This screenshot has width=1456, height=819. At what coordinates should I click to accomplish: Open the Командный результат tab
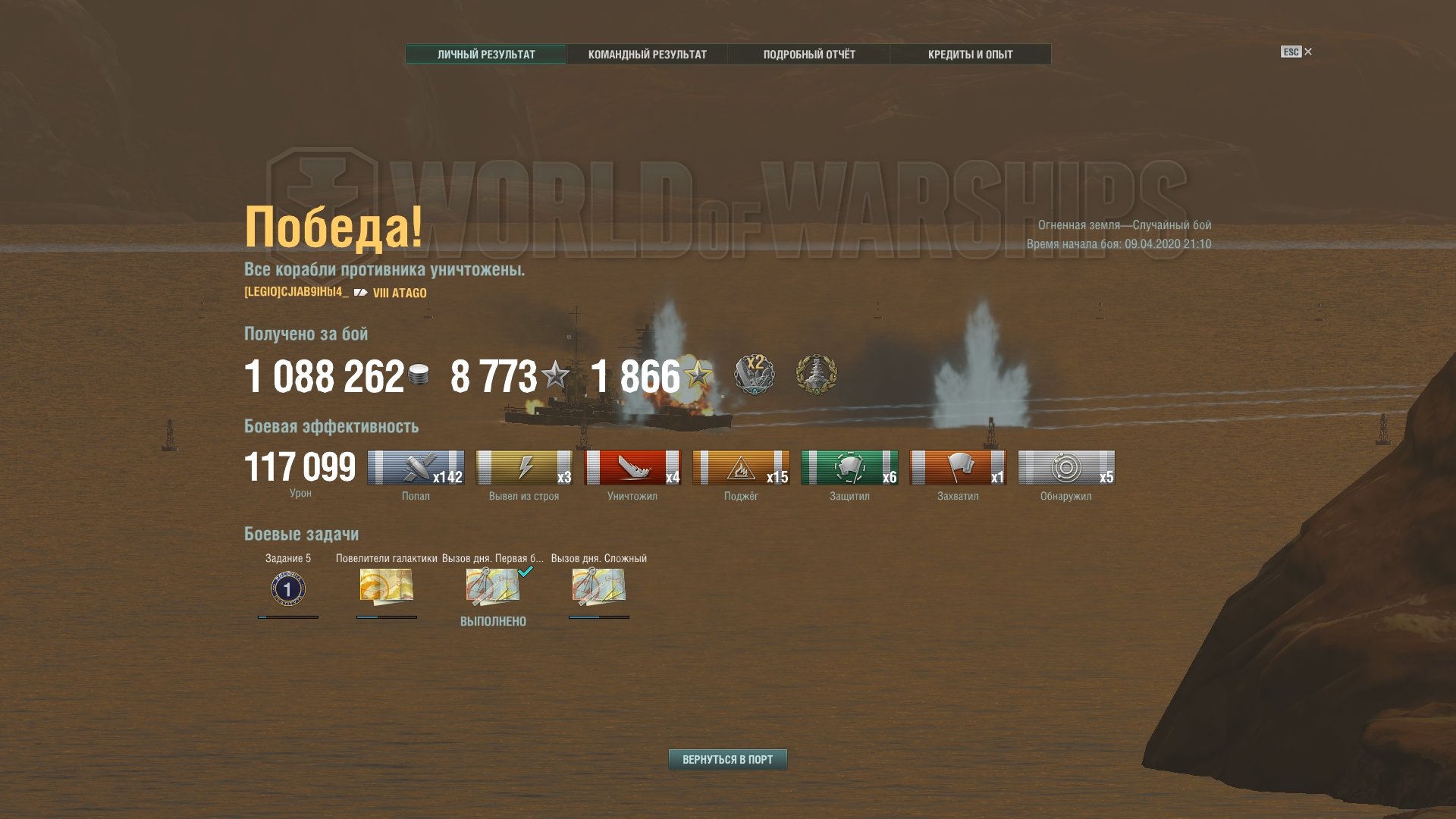(x=647, y=55)
